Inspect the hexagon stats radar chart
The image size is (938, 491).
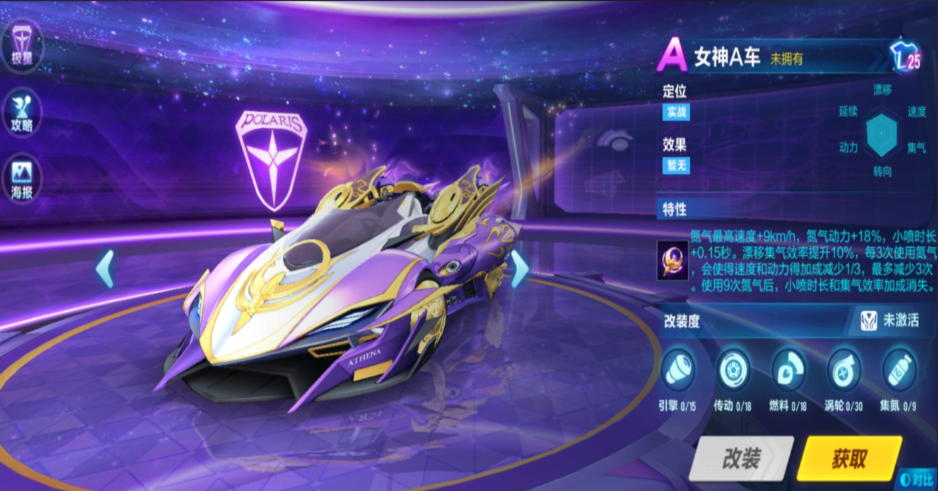(x=882, y=135)
